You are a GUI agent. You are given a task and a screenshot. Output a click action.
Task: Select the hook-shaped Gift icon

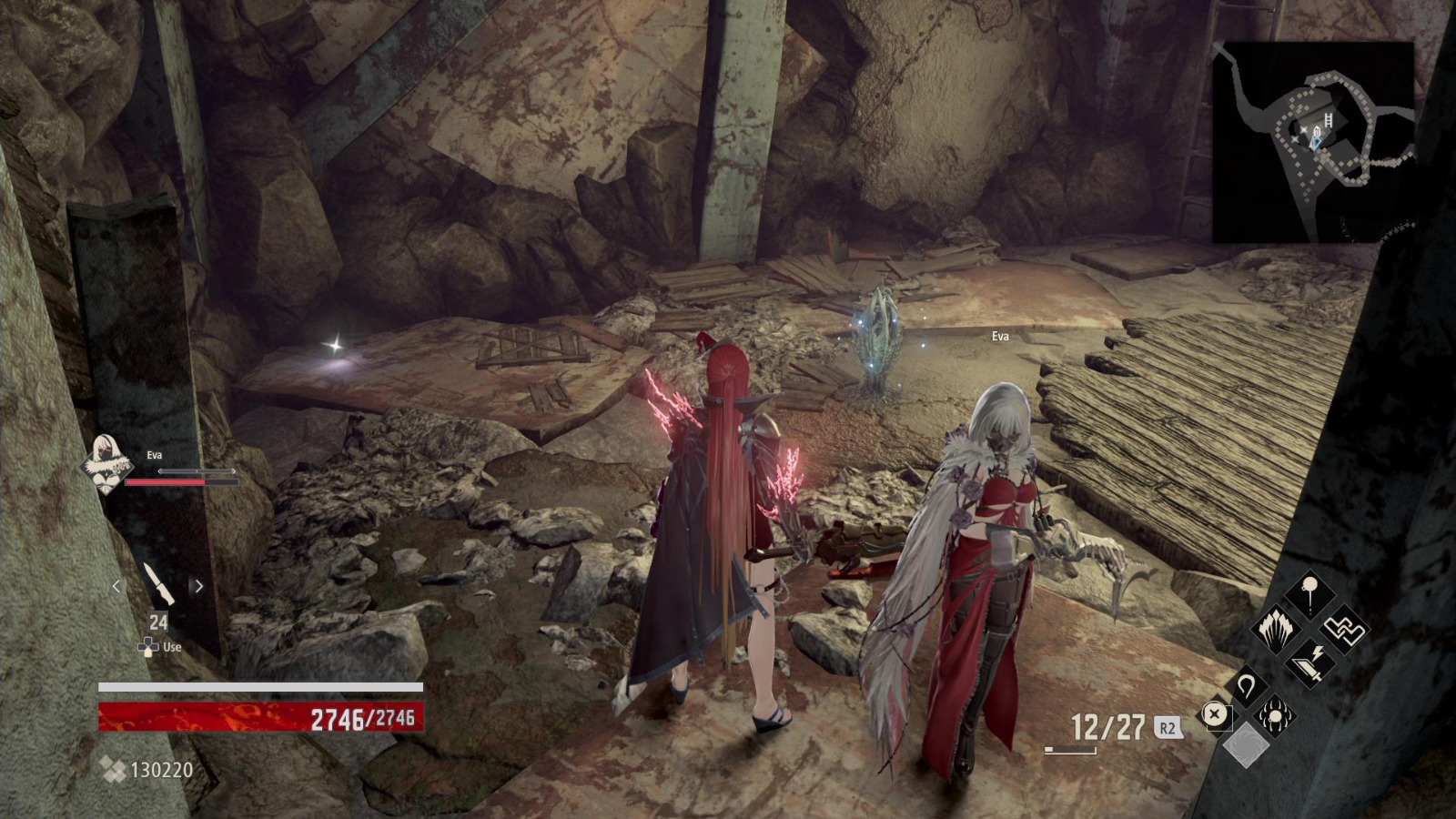pyautogui.click(x=1247, y=686)
